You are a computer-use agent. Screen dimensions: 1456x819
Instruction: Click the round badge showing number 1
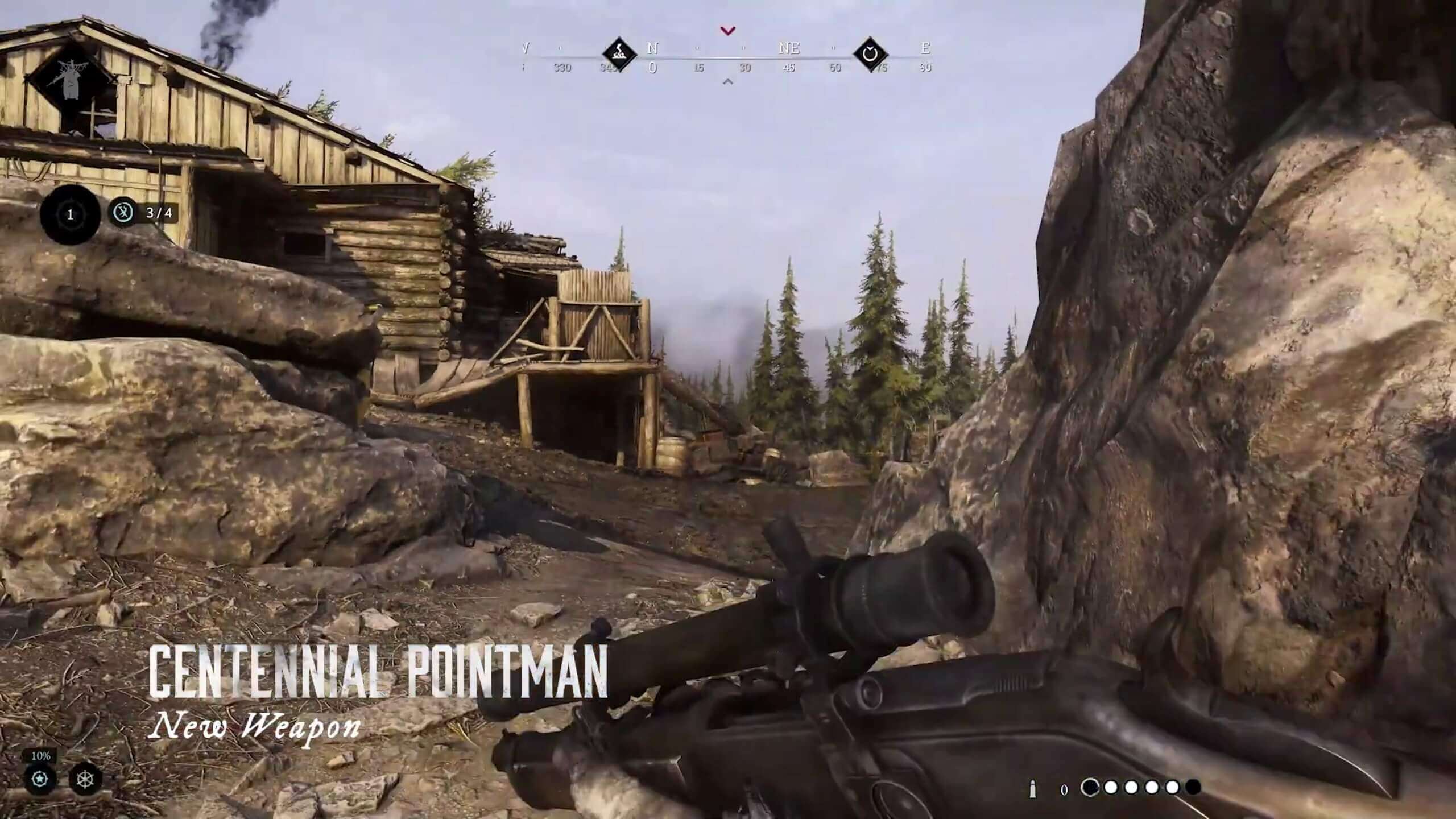click(71, 214)
